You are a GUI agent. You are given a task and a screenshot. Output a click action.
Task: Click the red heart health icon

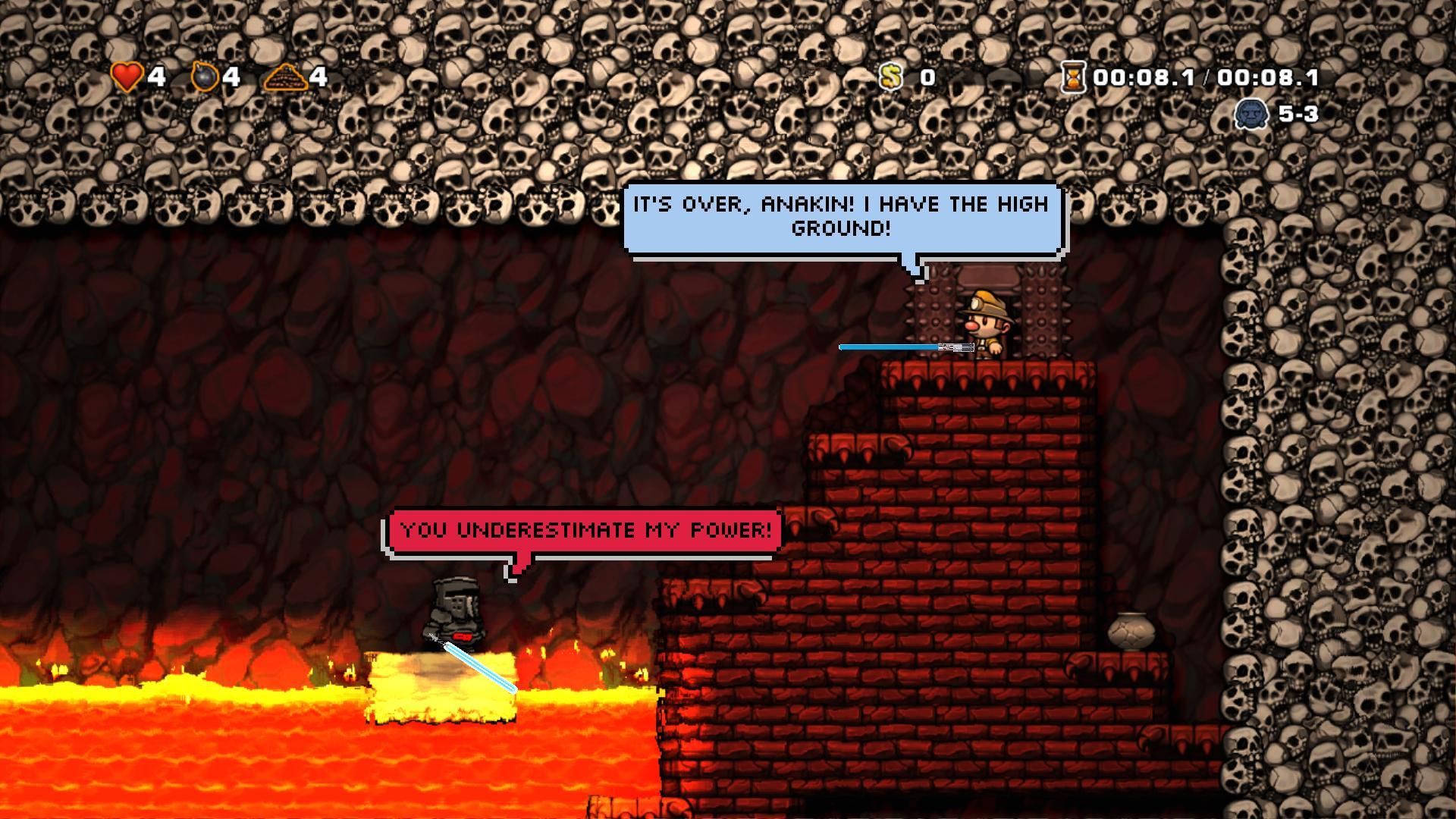tap(126, 76)
